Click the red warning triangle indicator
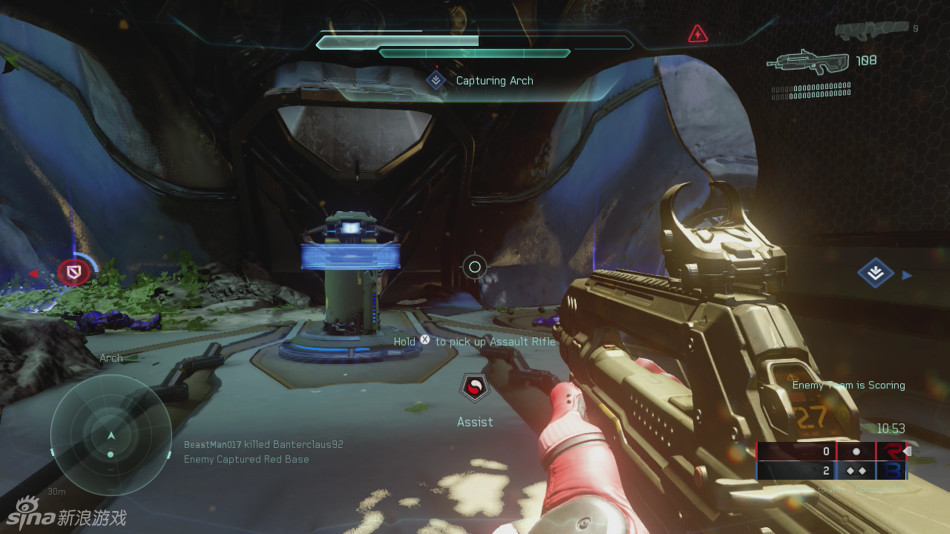The width and height of the screenshot is (950, 534). point(698,34)
